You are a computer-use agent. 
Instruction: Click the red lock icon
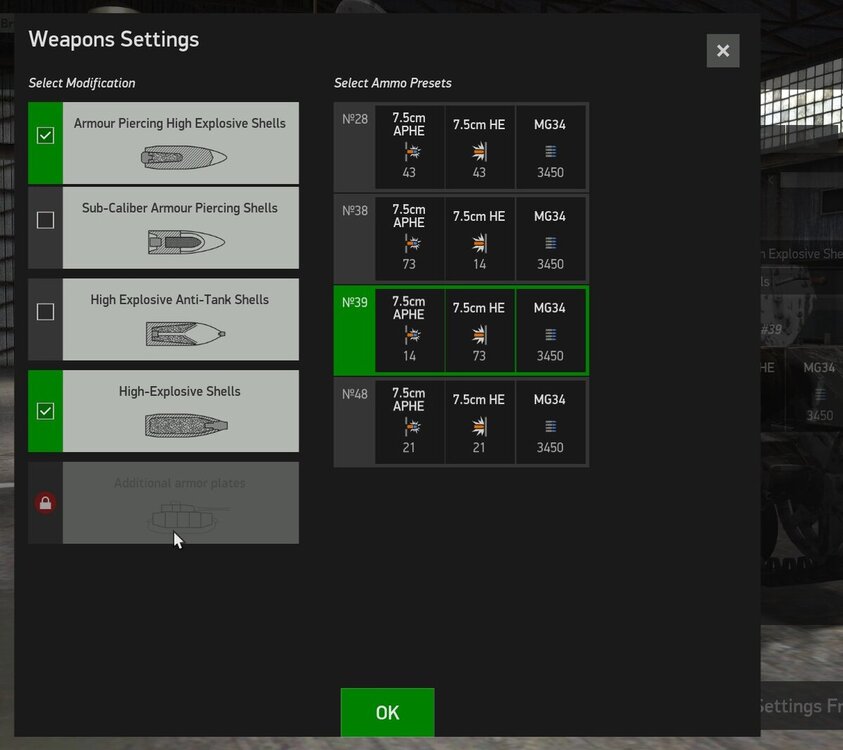coord(45,503)
